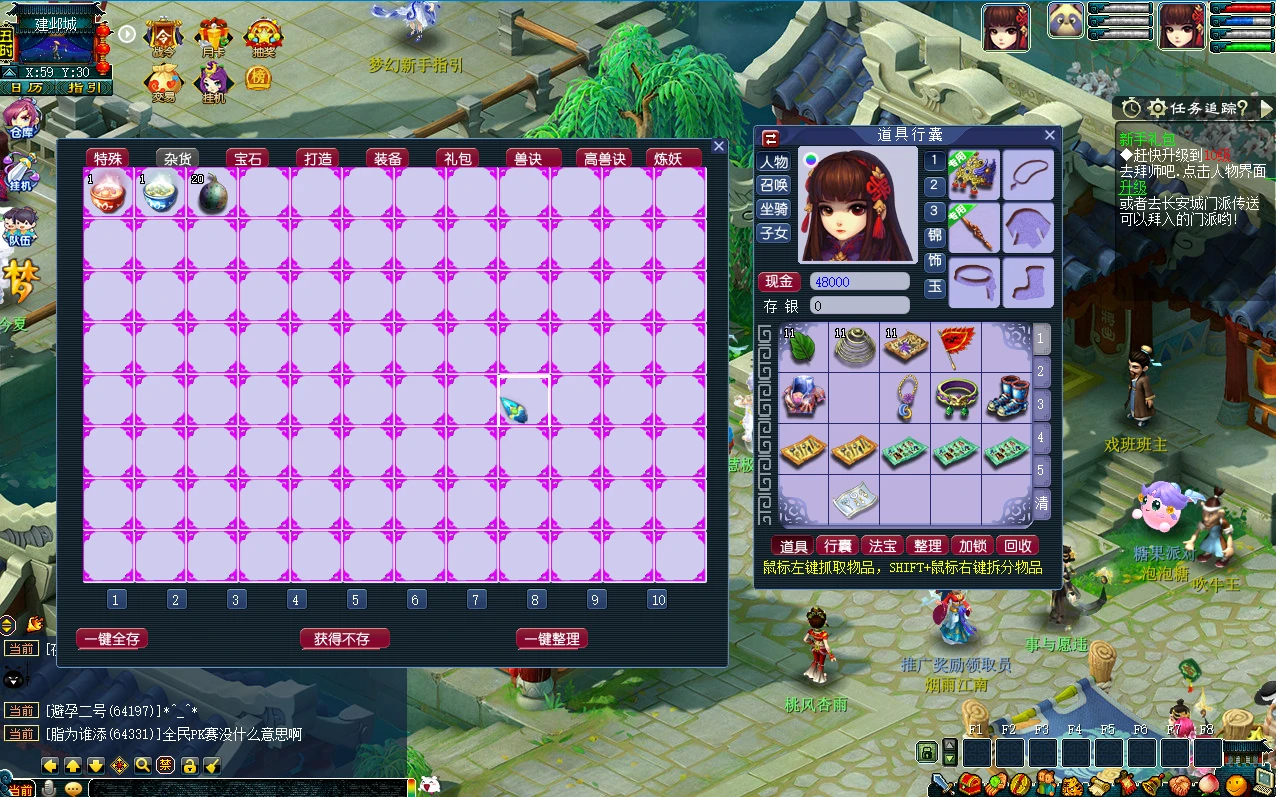This screenshot has height=797, width=1276.
Task: Sort storage with 一键整理 button
Action: [x=551, y=639]
